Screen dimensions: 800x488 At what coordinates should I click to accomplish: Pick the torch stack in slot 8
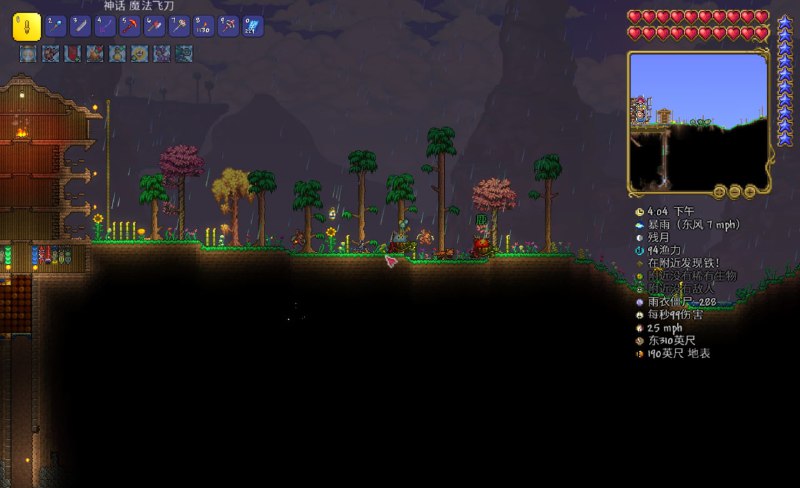point(203,26)
